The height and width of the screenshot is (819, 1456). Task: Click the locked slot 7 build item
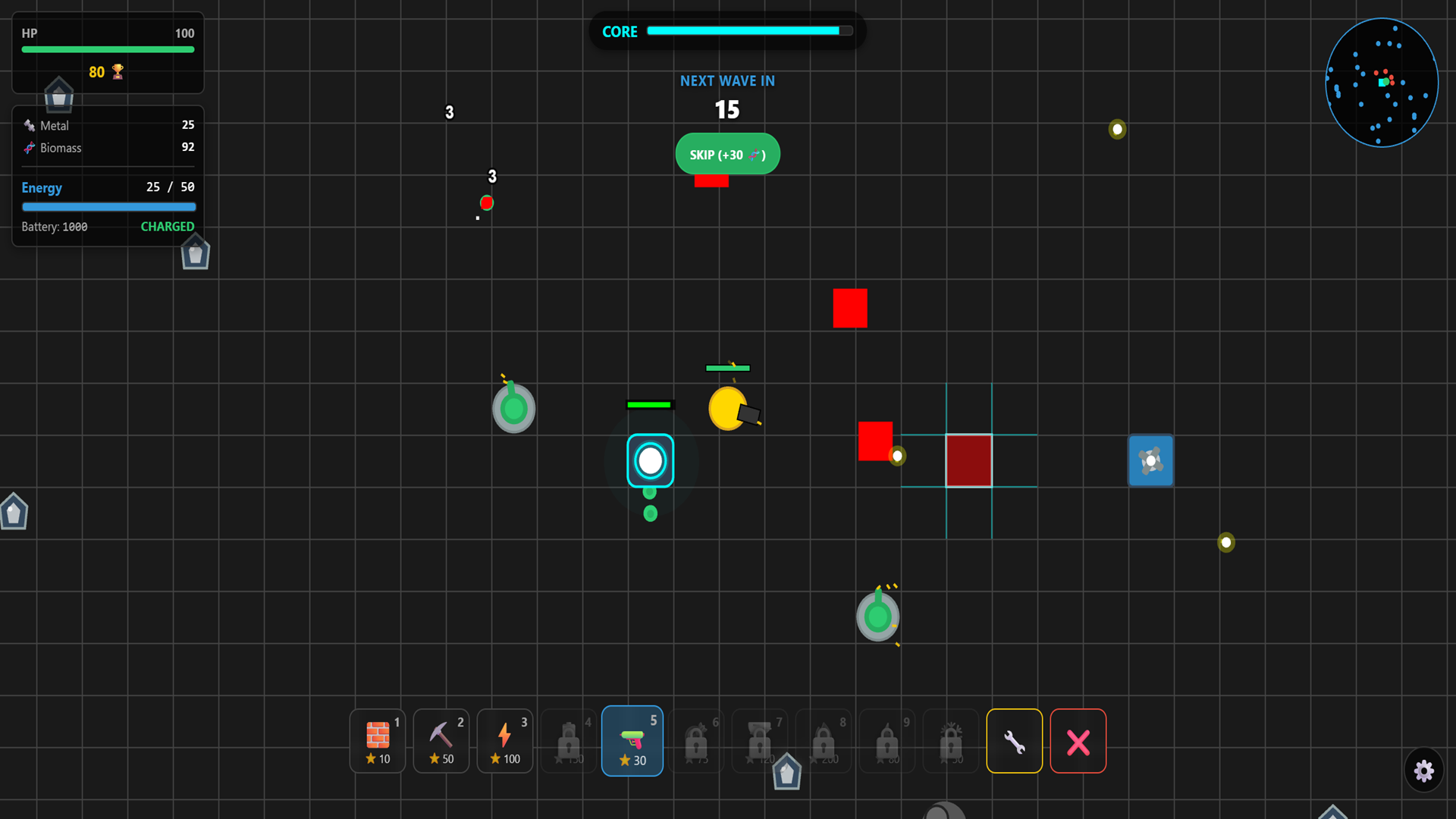pos(760,741)
